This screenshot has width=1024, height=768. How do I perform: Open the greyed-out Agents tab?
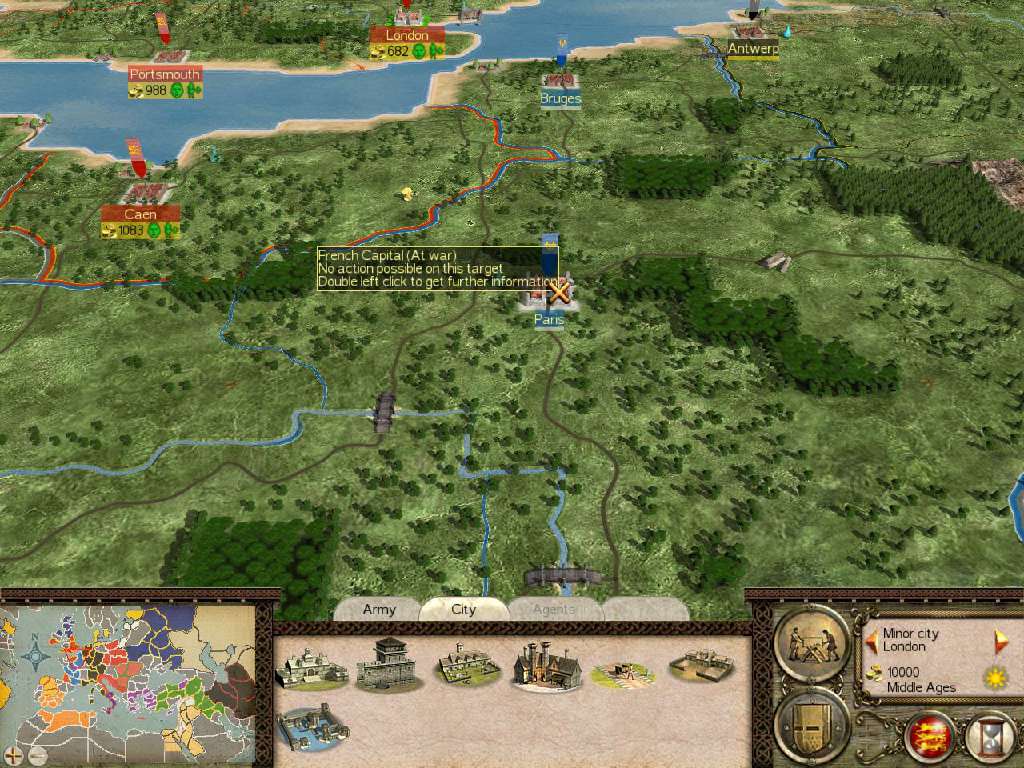[x=553, y=609]
